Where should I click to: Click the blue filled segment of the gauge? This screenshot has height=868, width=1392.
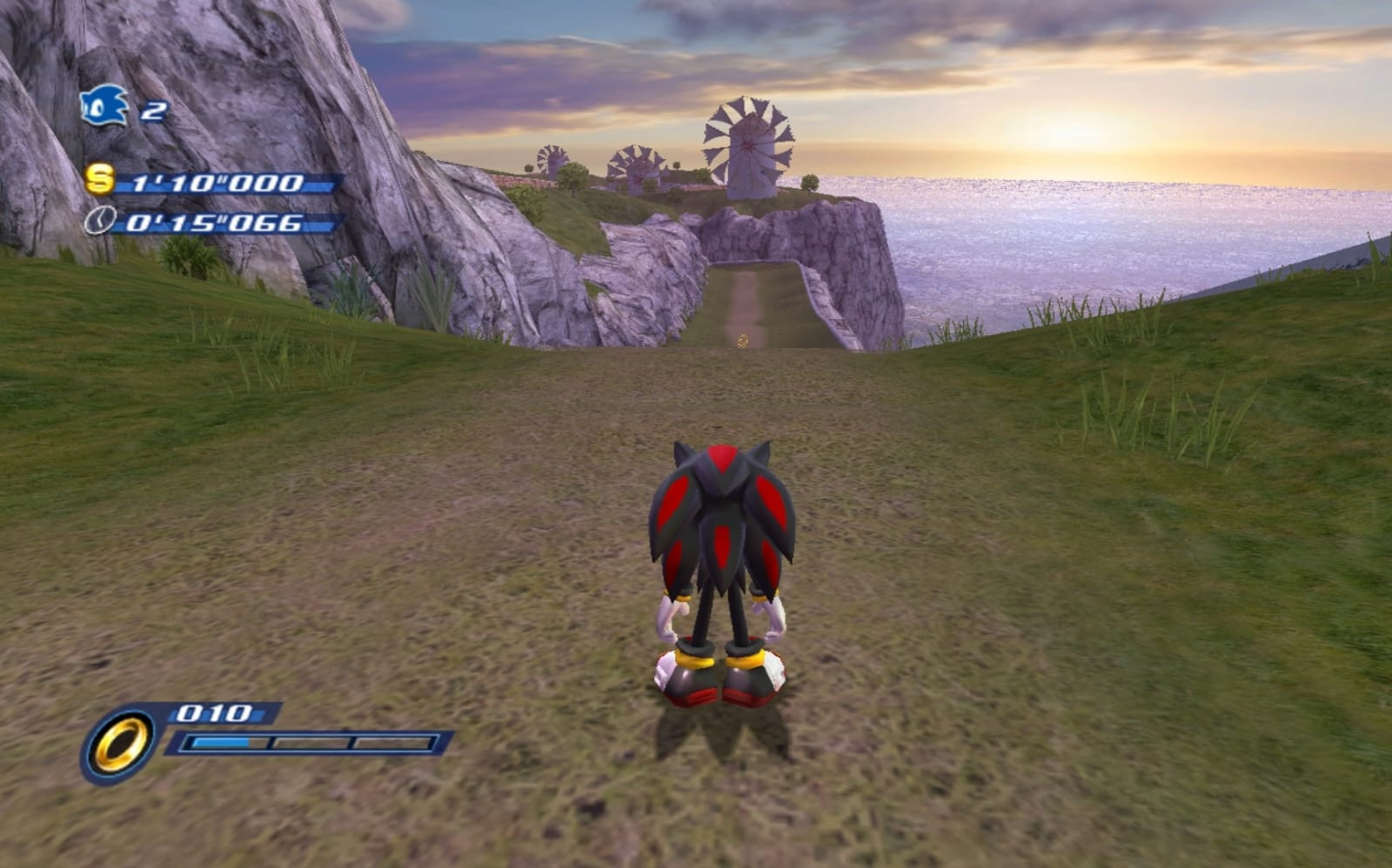222,744
